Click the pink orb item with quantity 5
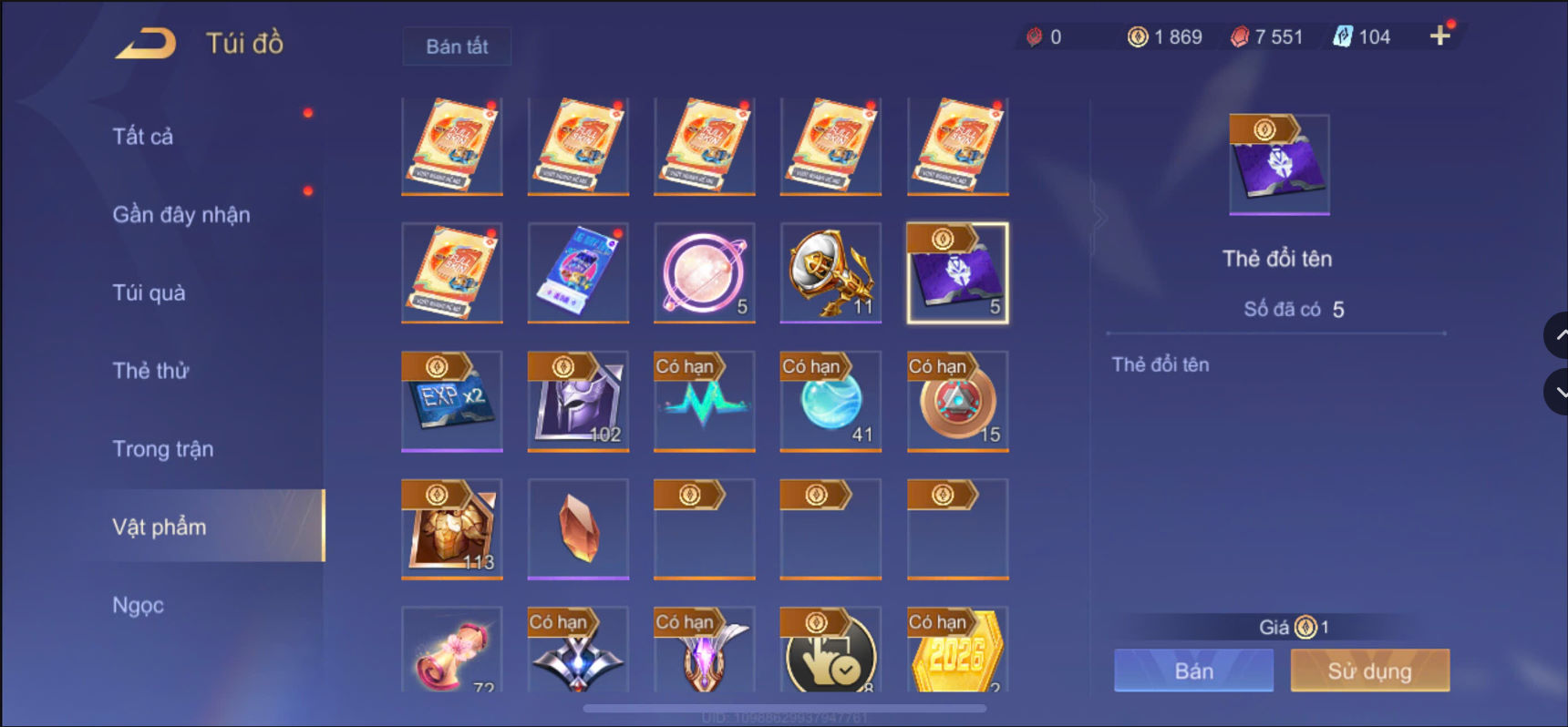 point(704,273)
